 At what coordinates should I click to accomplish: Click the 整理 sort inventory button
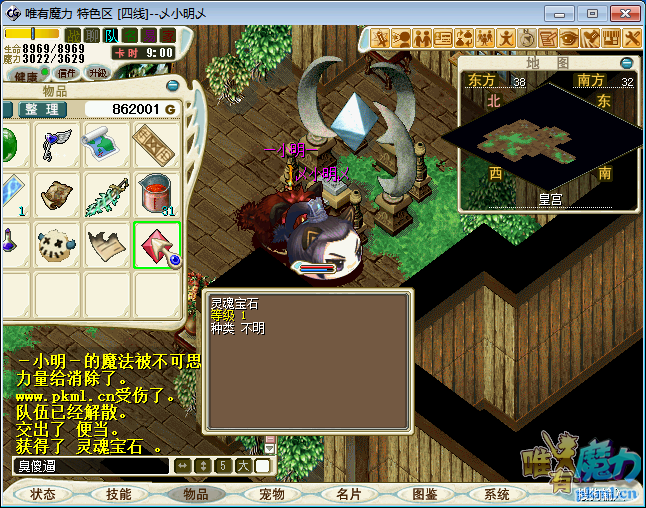pyautogui.click(x=43, y=109)
